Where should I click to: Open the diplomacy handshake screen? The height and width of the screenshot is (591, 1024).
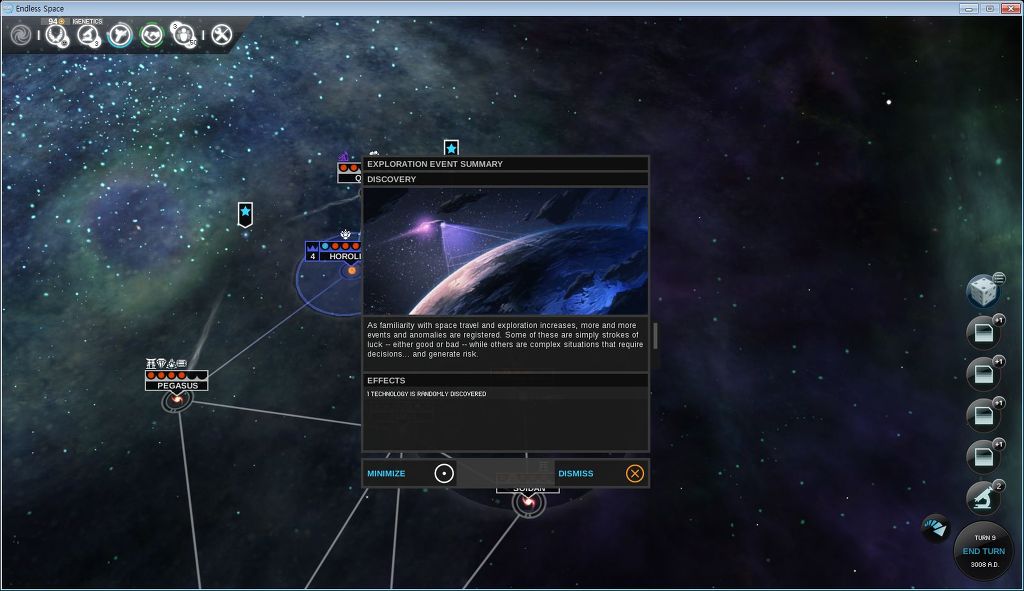click(x=152, y=36)
